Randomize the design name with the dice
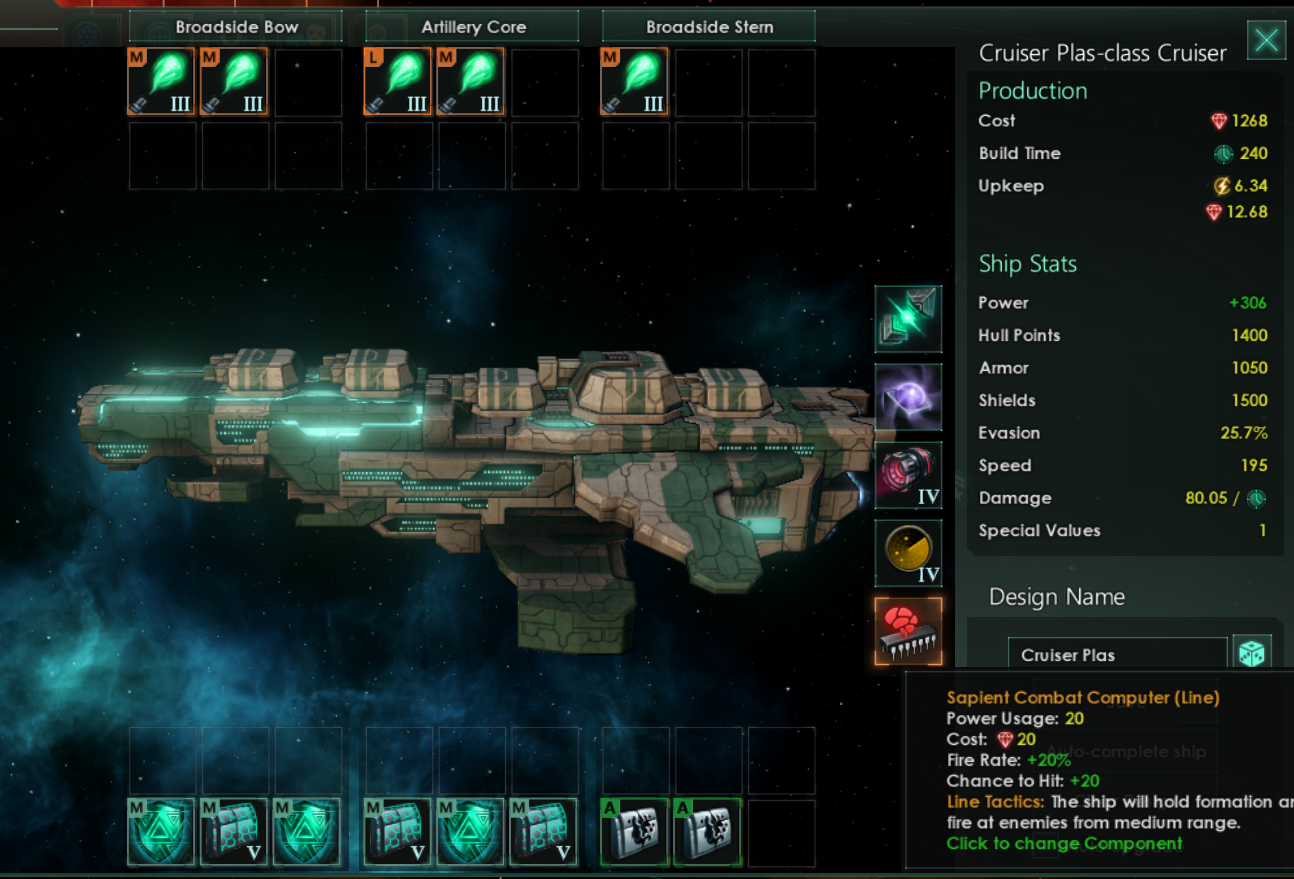Viewport: 1294px width, 879px height. coord(1252,654)
